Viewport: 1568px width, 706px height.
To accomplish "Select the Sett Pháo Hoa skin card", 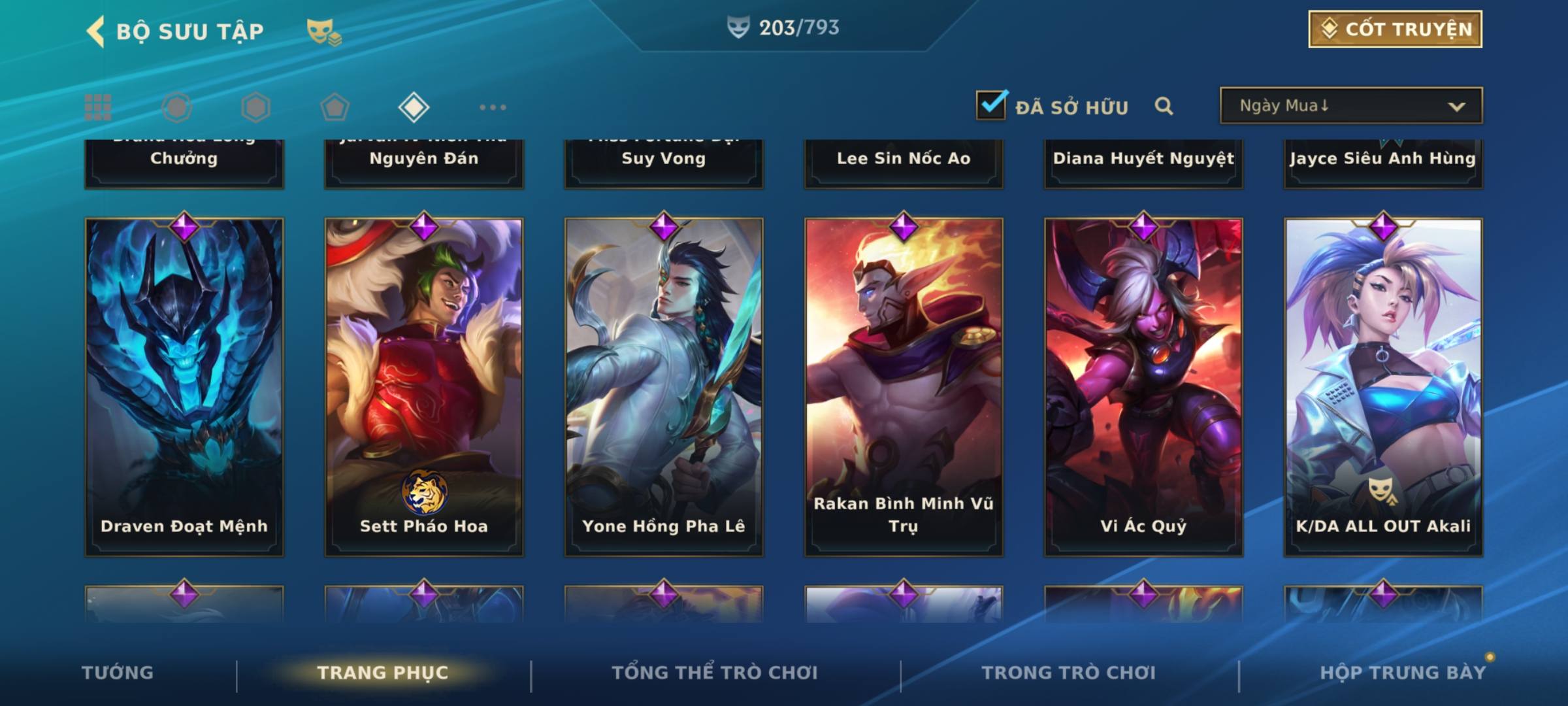I will (x=424, y=387).
